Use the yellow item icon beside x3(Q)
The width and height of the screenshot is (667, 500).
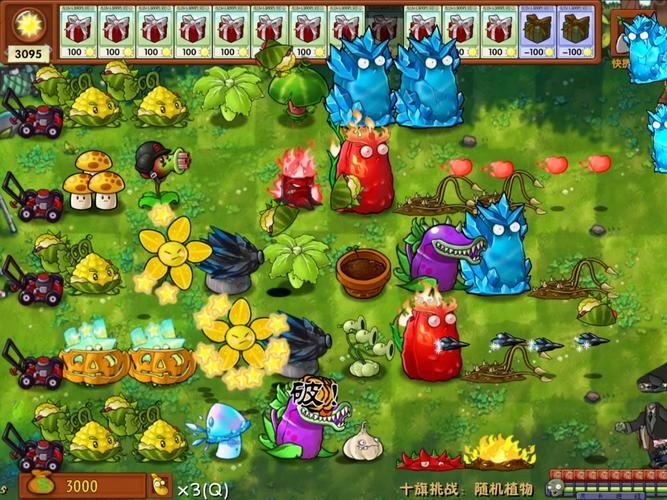[160, 486]
